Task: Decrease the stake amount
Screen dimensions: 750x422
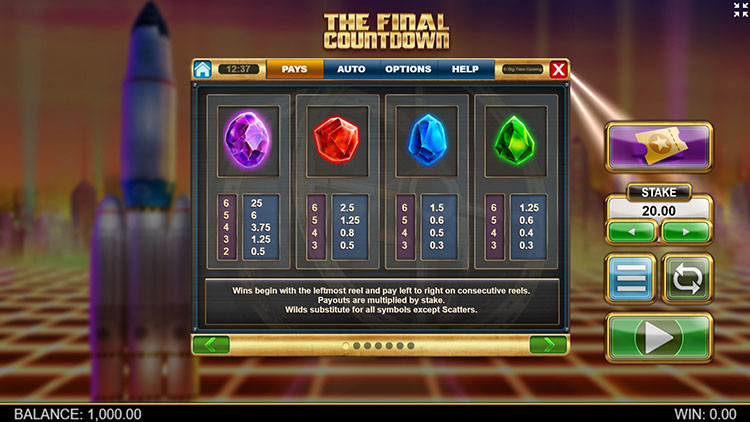Action: [x=632, y=231]
